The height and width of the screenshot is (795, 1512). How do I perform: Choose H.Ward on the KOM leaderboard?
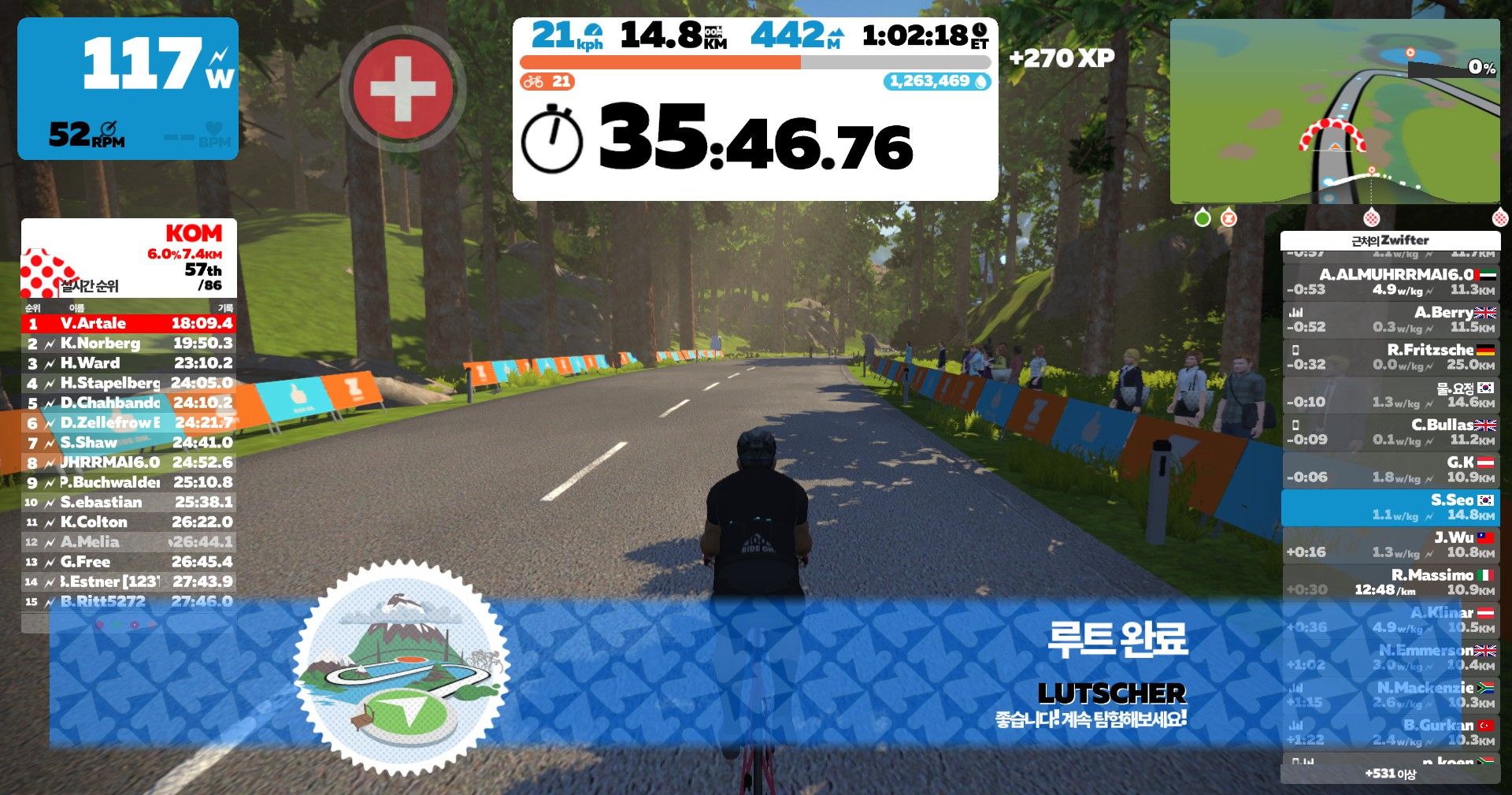click(128, 363)
